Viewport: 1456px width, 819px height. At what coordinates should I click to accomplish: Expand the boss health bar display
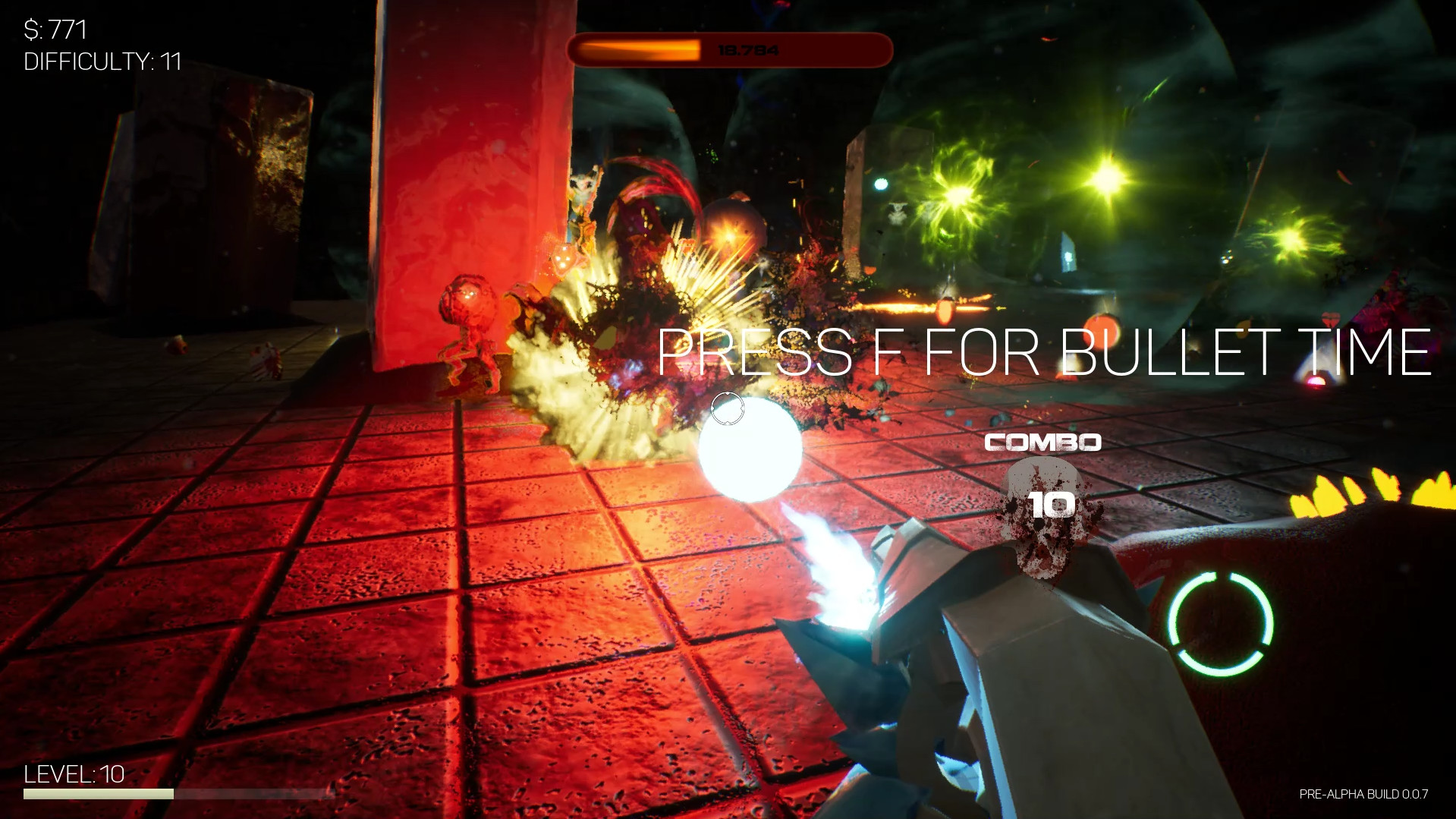pyautogui.click(x=730, y=49)
